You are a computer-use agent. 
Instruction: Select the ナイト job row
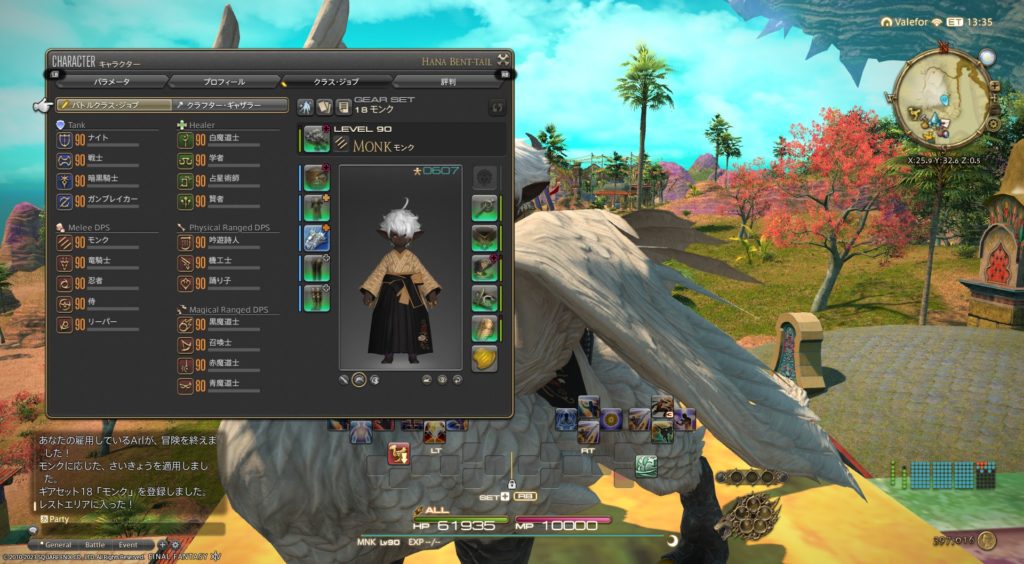coord(100,140)
